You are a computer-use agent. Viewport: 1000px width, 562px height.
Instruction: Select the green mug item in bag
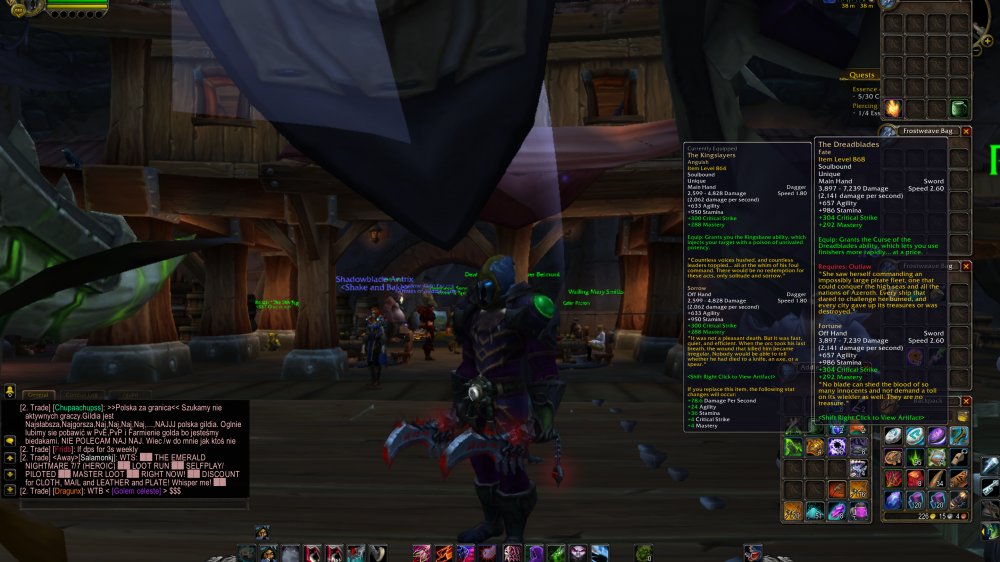pos(959,108)
